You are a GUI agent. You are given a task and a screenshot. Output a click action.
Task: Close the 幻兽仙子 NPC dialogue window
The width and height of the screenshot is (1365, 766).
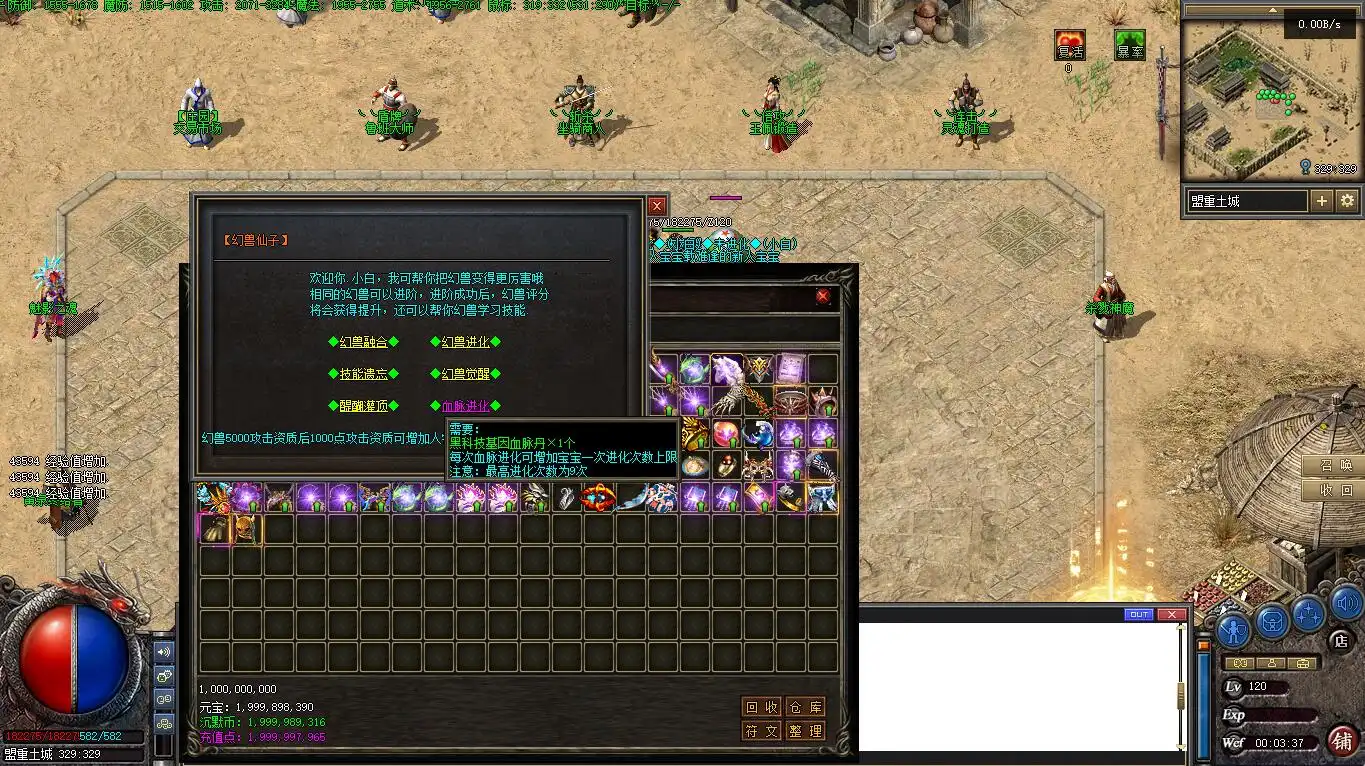657,206
